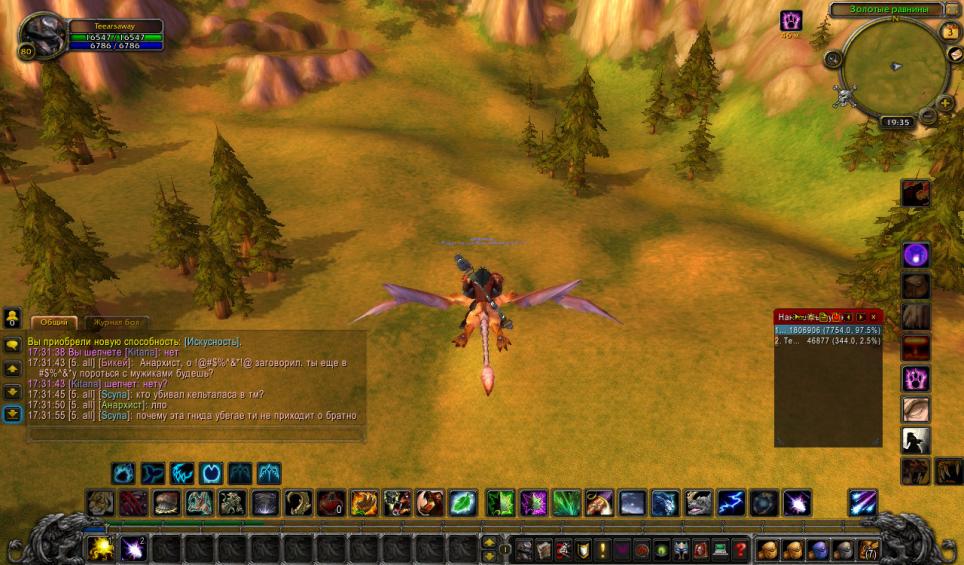
Task: Activate the green leaf ability
Action: click(462, 502)
